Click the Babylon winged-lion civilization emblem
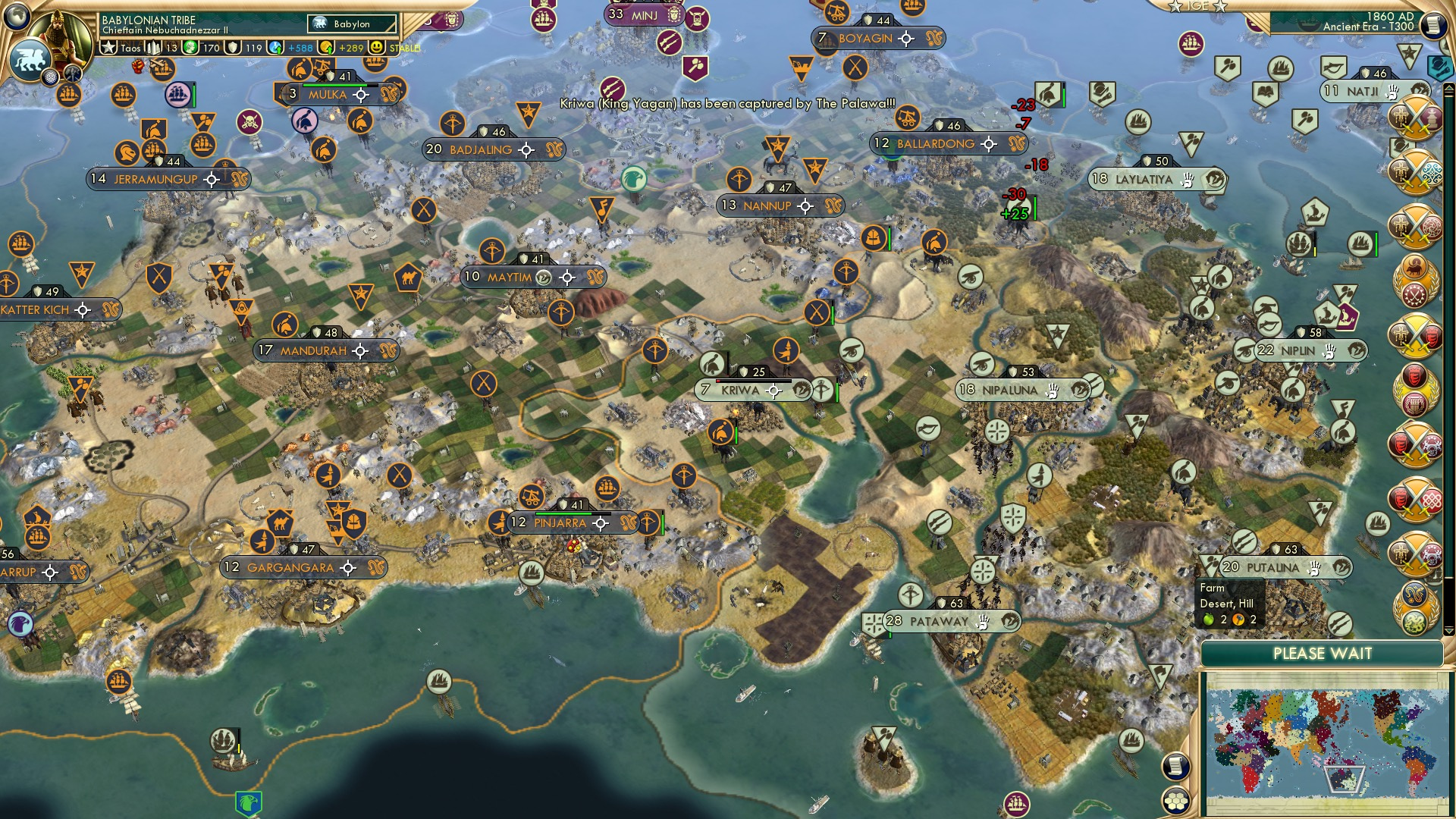Viewport: 1456px width, 819px height. click(x=30, y=61)
